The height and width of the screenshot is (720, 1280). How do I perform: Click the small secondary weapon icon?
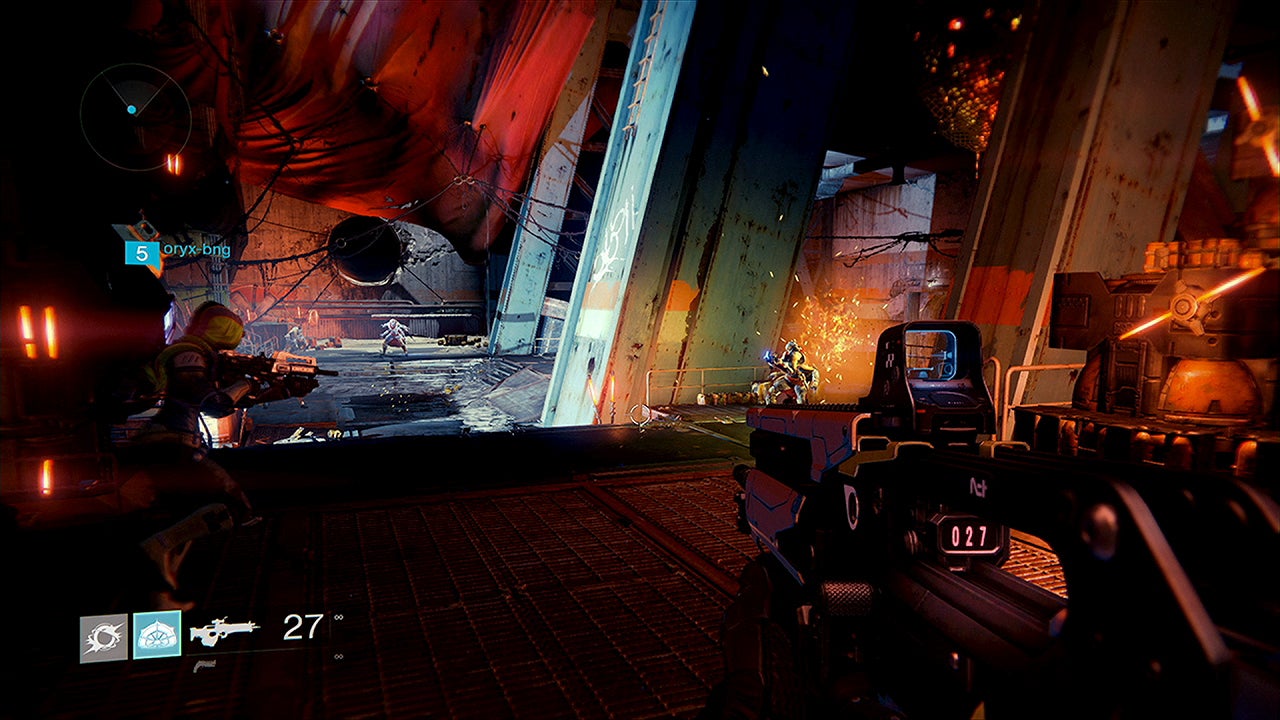click(x=204, y=665)
